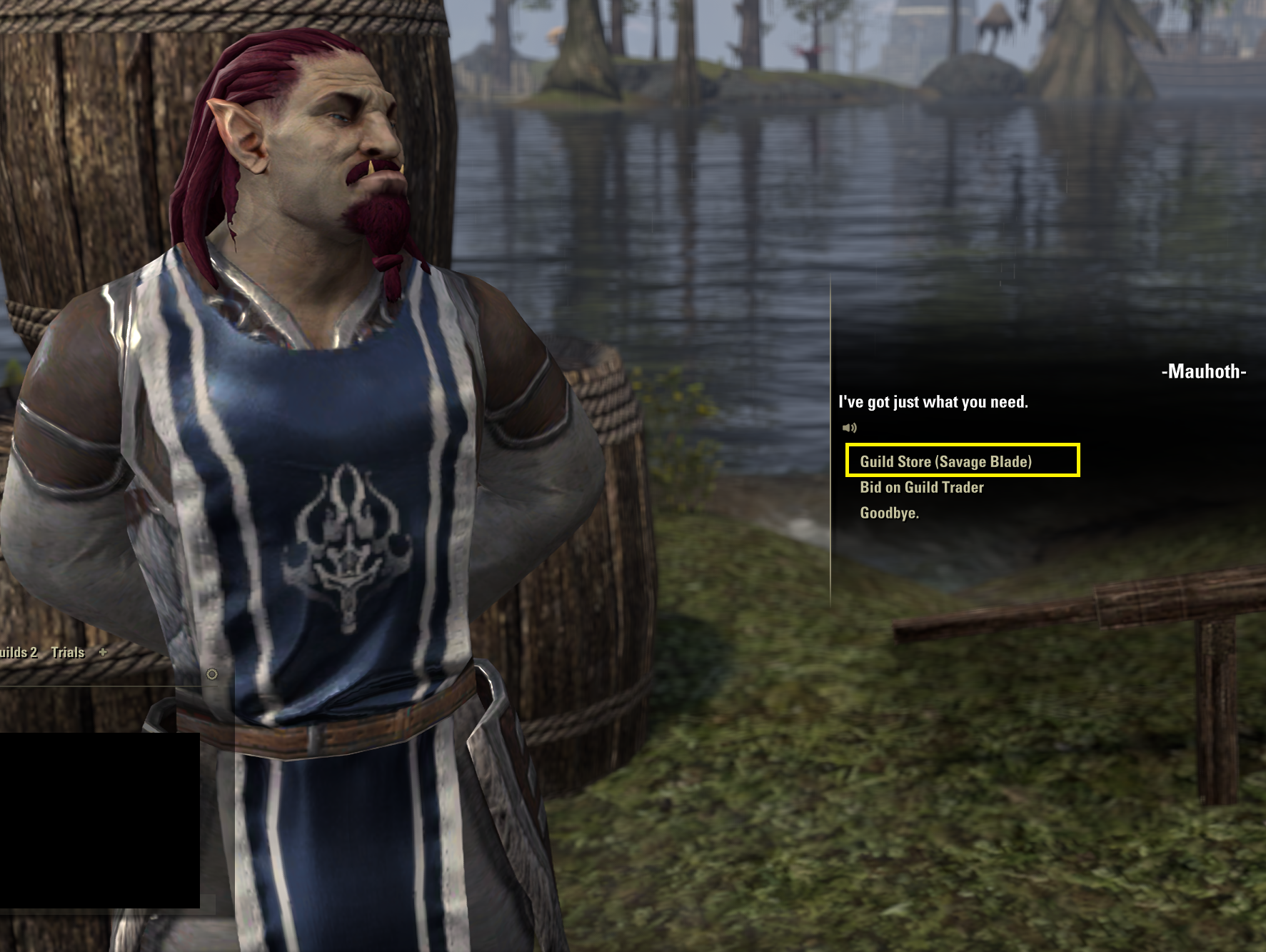1266x952 pixels.
Task: Expand the Bid on Guild Trader option
Action: [x=921, y=487]
